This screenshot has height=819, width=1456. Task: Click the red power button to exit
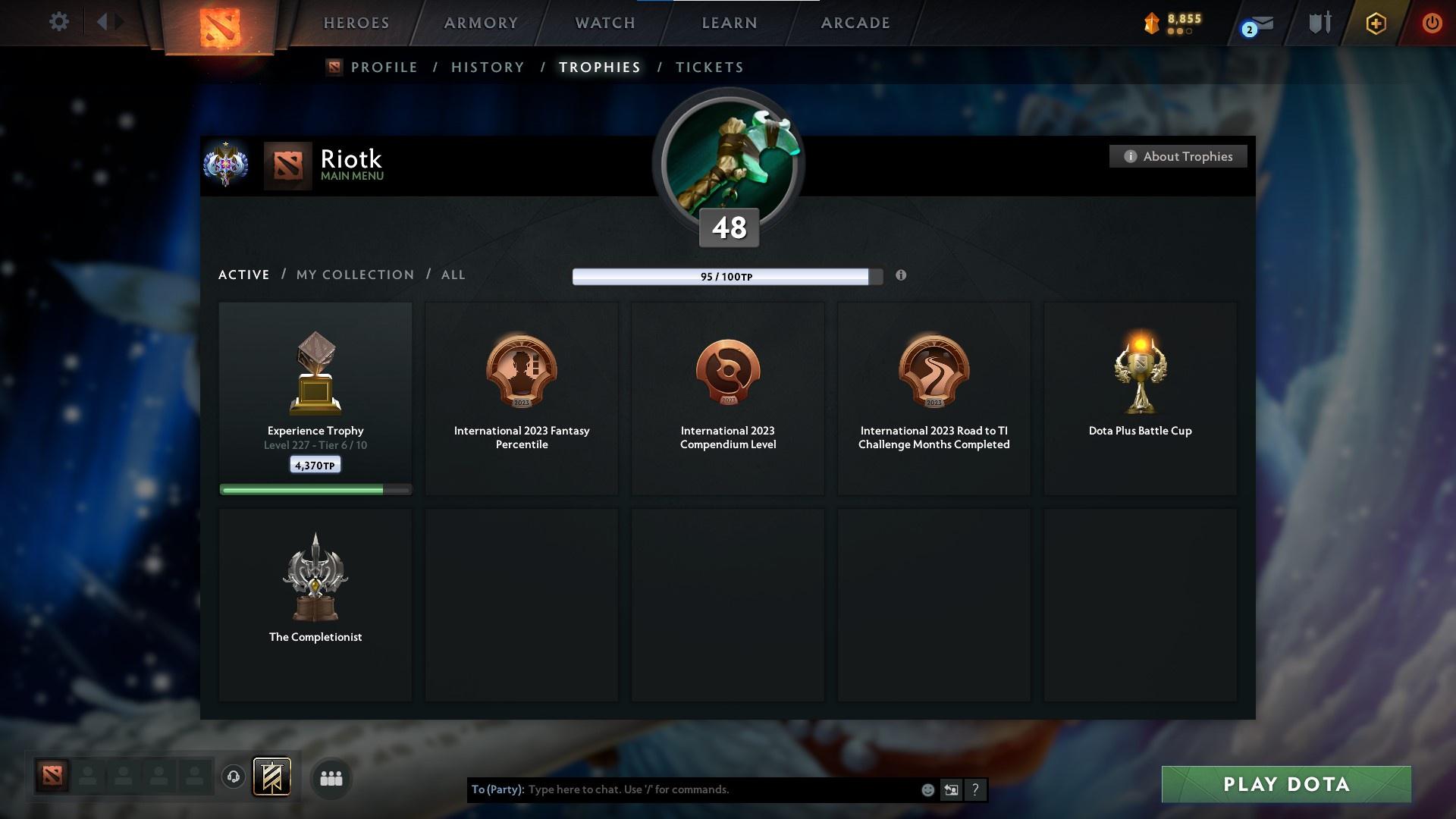coord(1432,24)
